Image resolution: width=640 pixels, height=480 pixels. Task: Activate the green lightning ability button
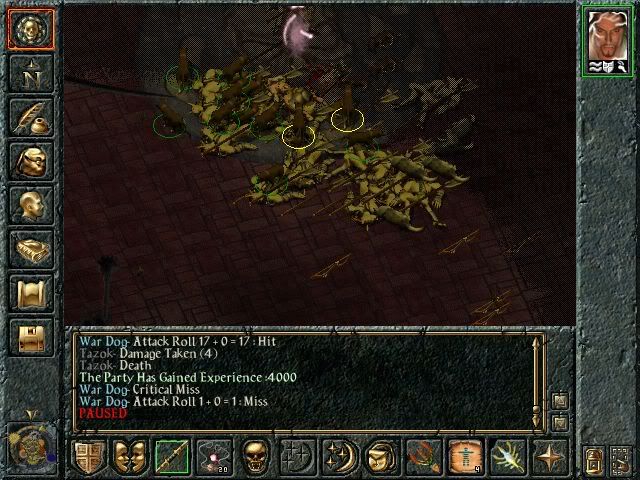pos(505,456)
